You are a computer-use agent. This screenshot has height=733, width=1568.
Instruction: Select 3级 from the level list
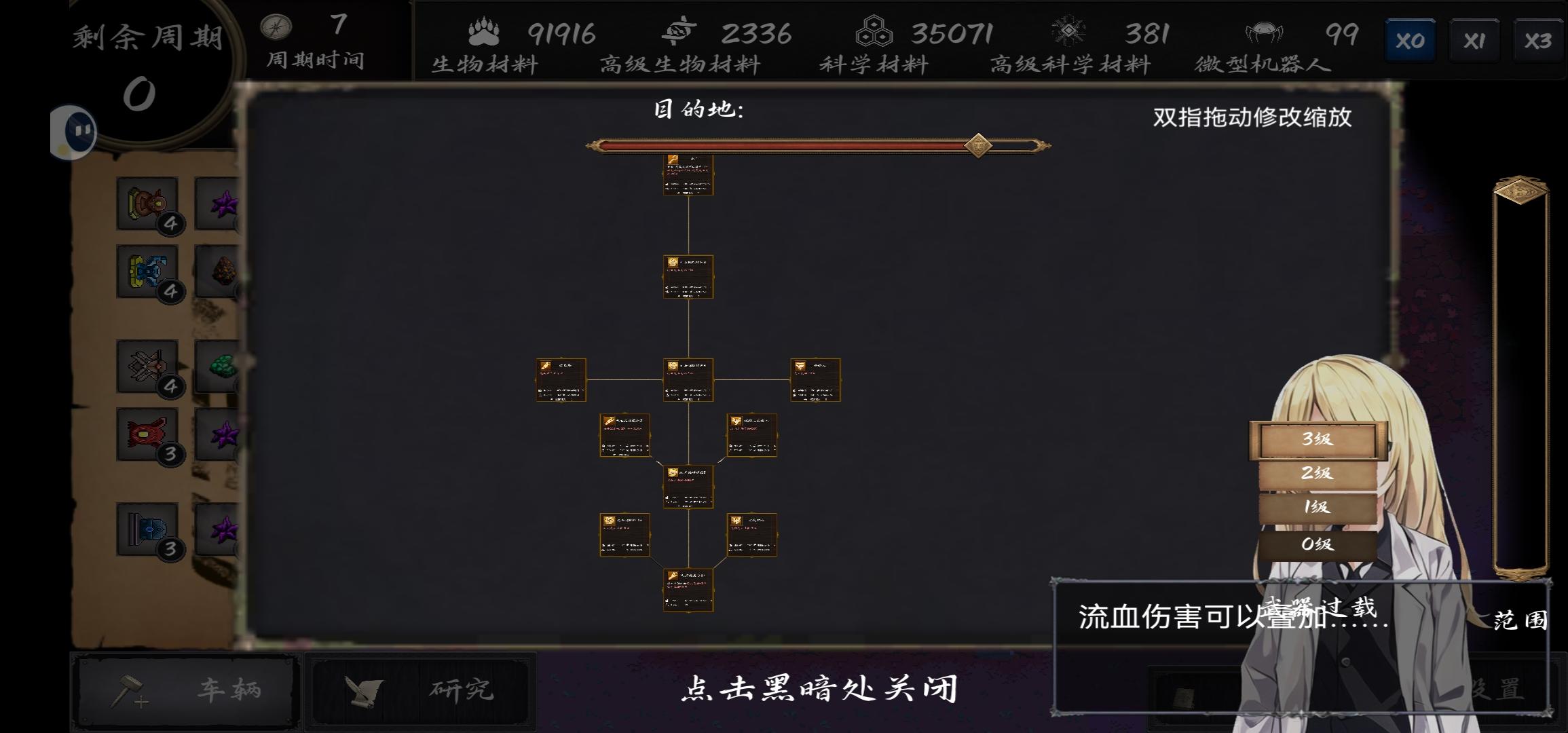point(1318,440)
